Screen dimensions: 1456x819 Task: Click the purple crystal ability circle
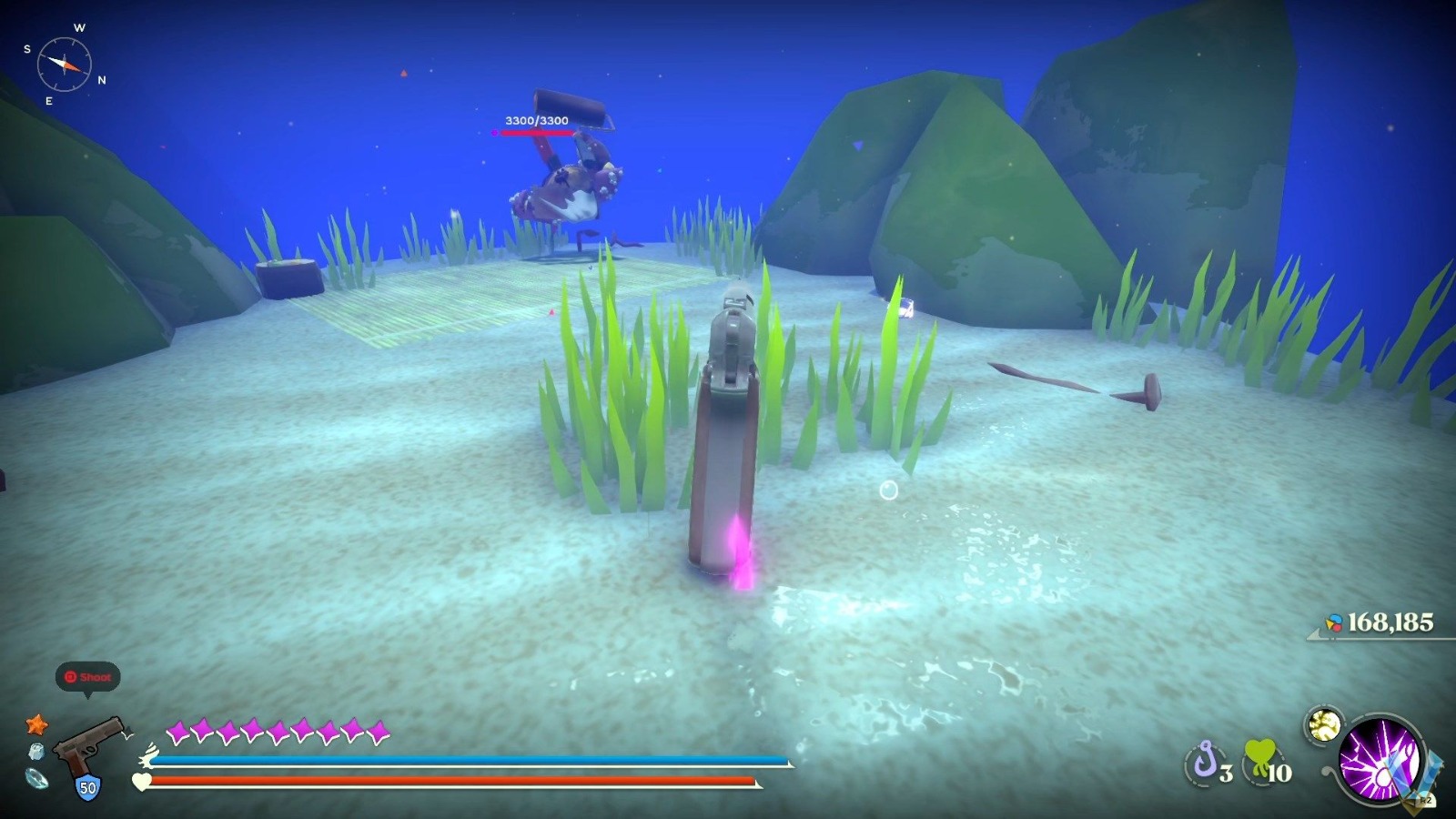pyautogui.click(x=1381, y=759)
